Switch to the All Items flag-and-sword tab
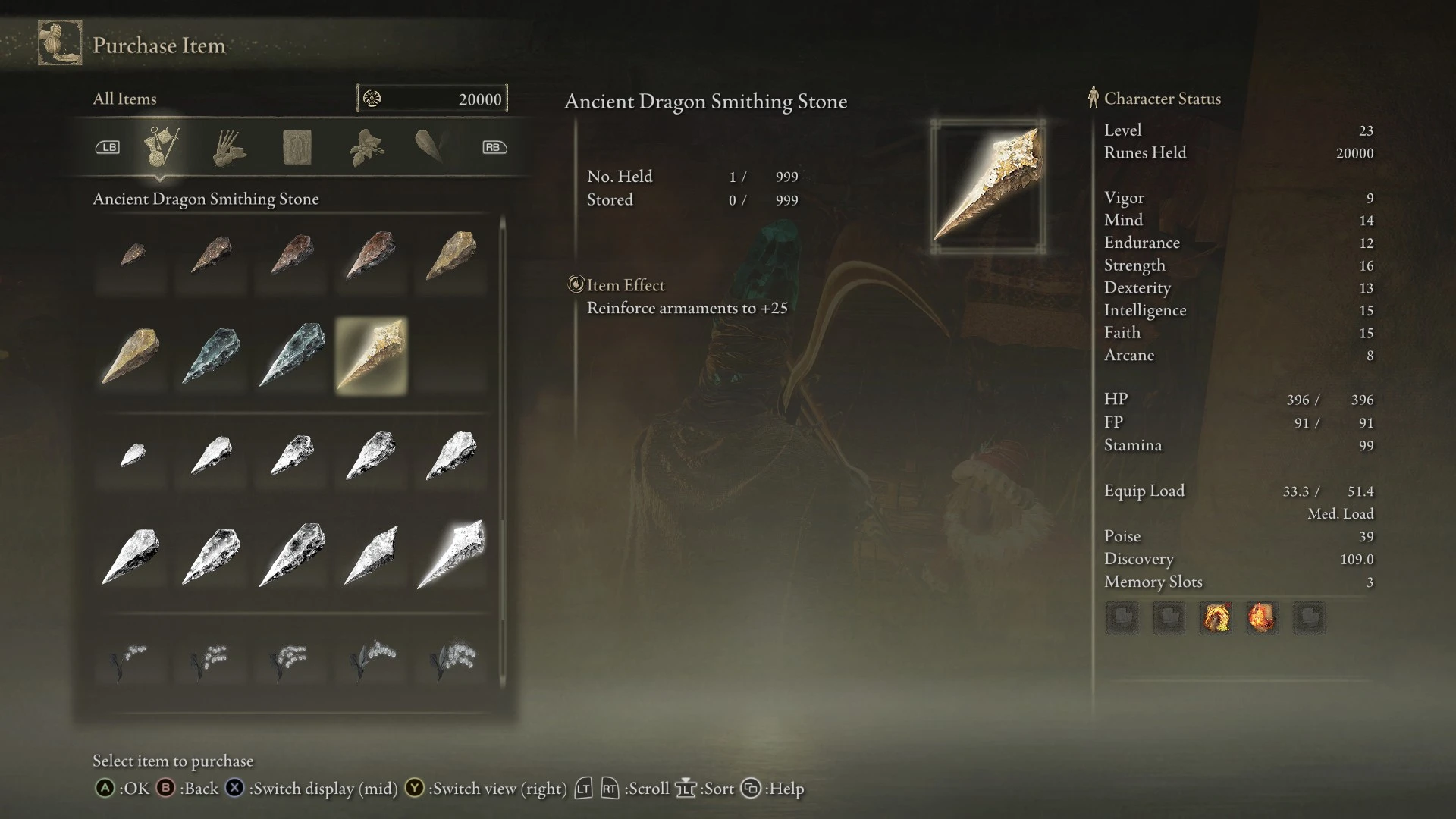This screenshot has height=819, width=1456. point(161,147)
